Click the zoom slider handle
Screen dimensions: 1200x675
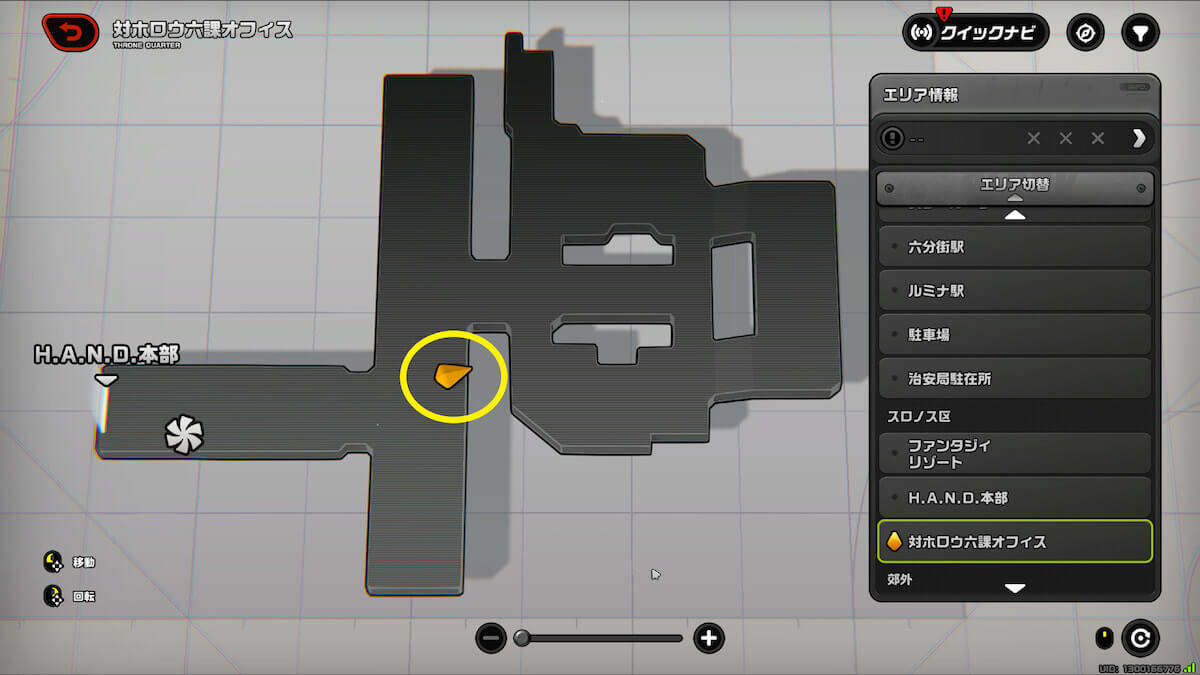point(522,638)
